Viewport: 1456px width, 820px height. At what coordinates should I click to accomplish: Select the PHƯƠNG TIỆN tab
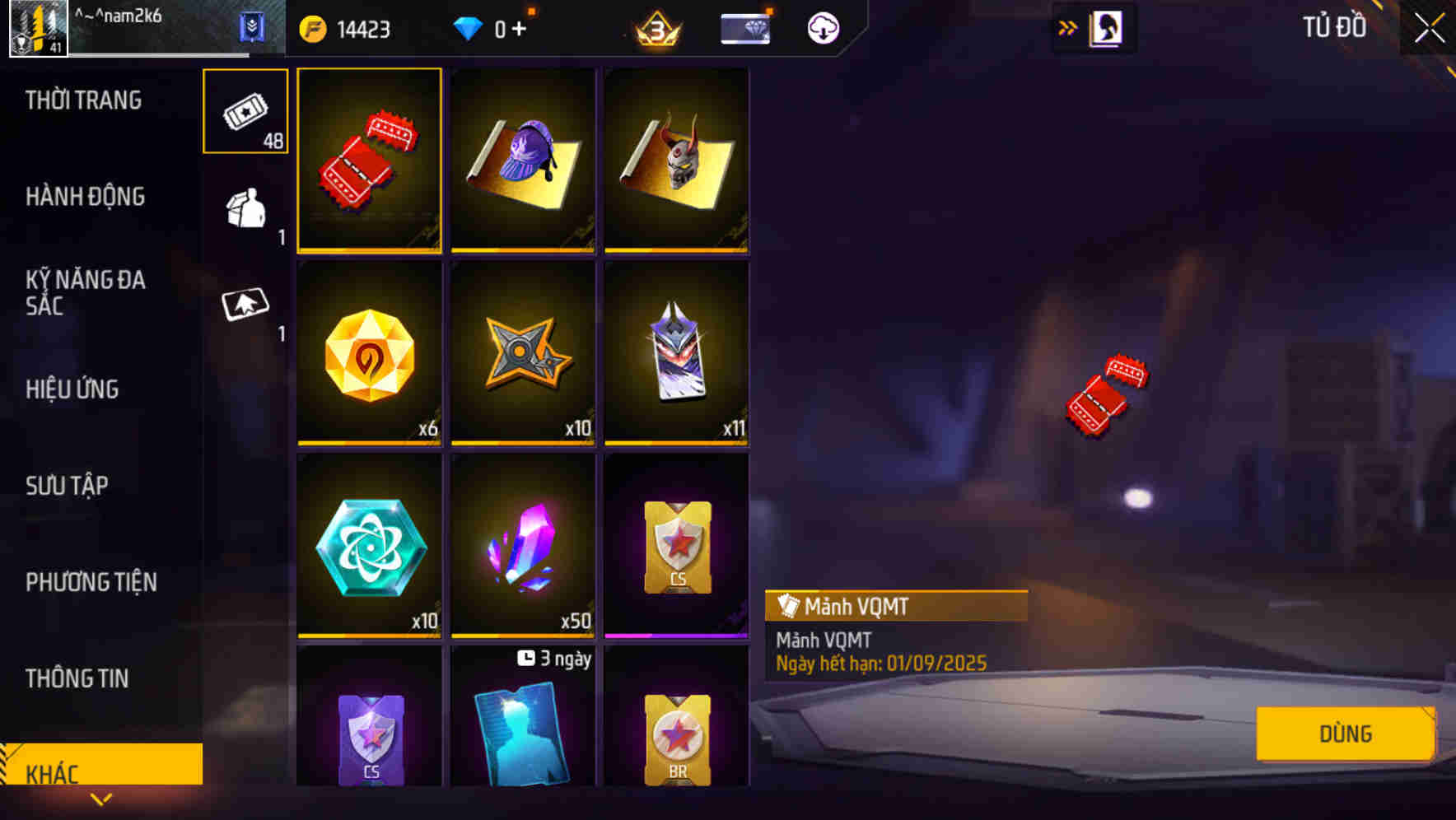tap(90, 581)
